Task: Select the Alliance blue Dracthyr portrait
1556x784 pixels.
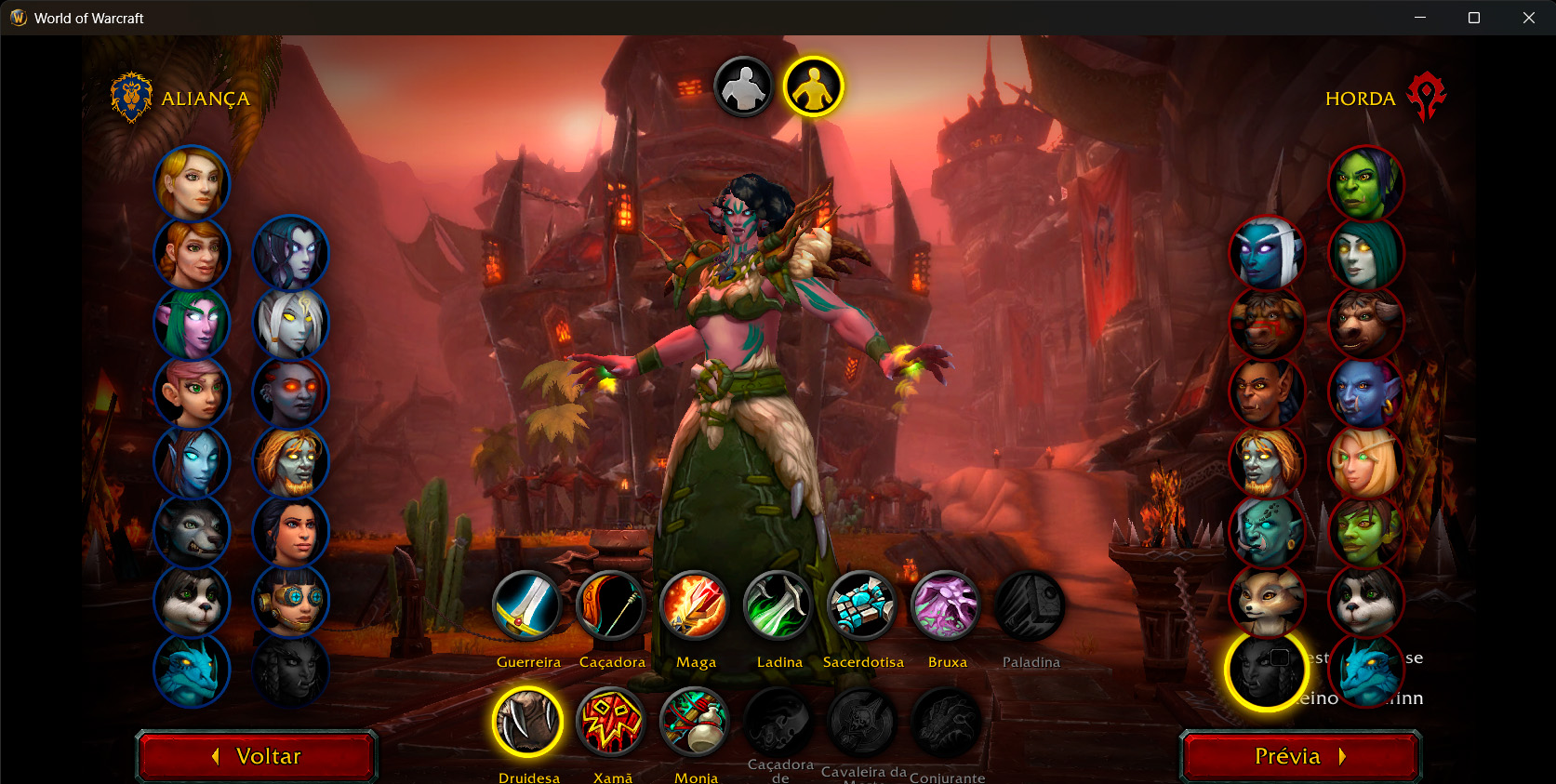Action: click(x=192, y=671)
